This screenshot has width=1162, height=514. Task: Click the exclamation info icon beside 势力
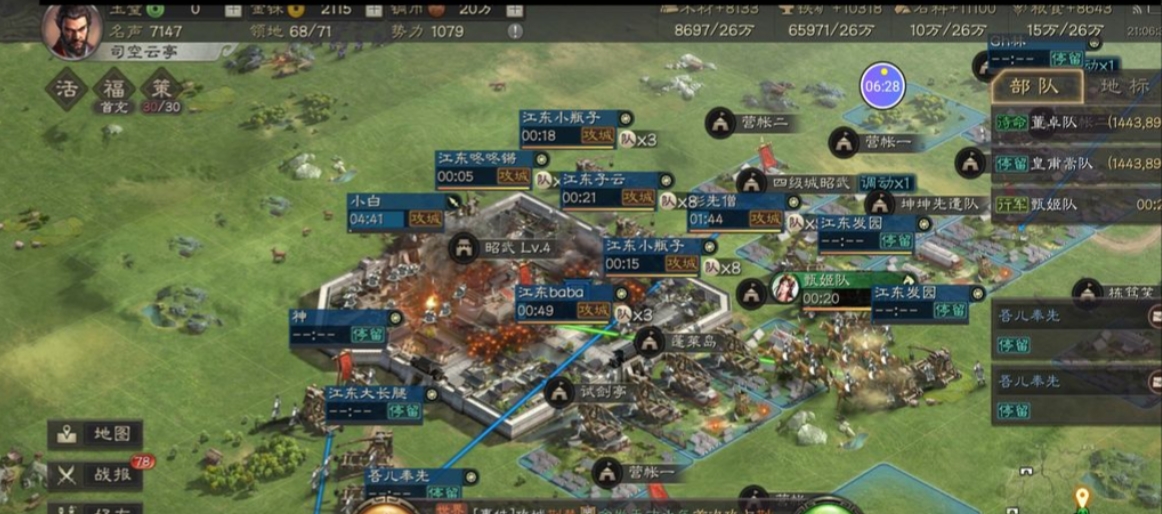[515, 31]
